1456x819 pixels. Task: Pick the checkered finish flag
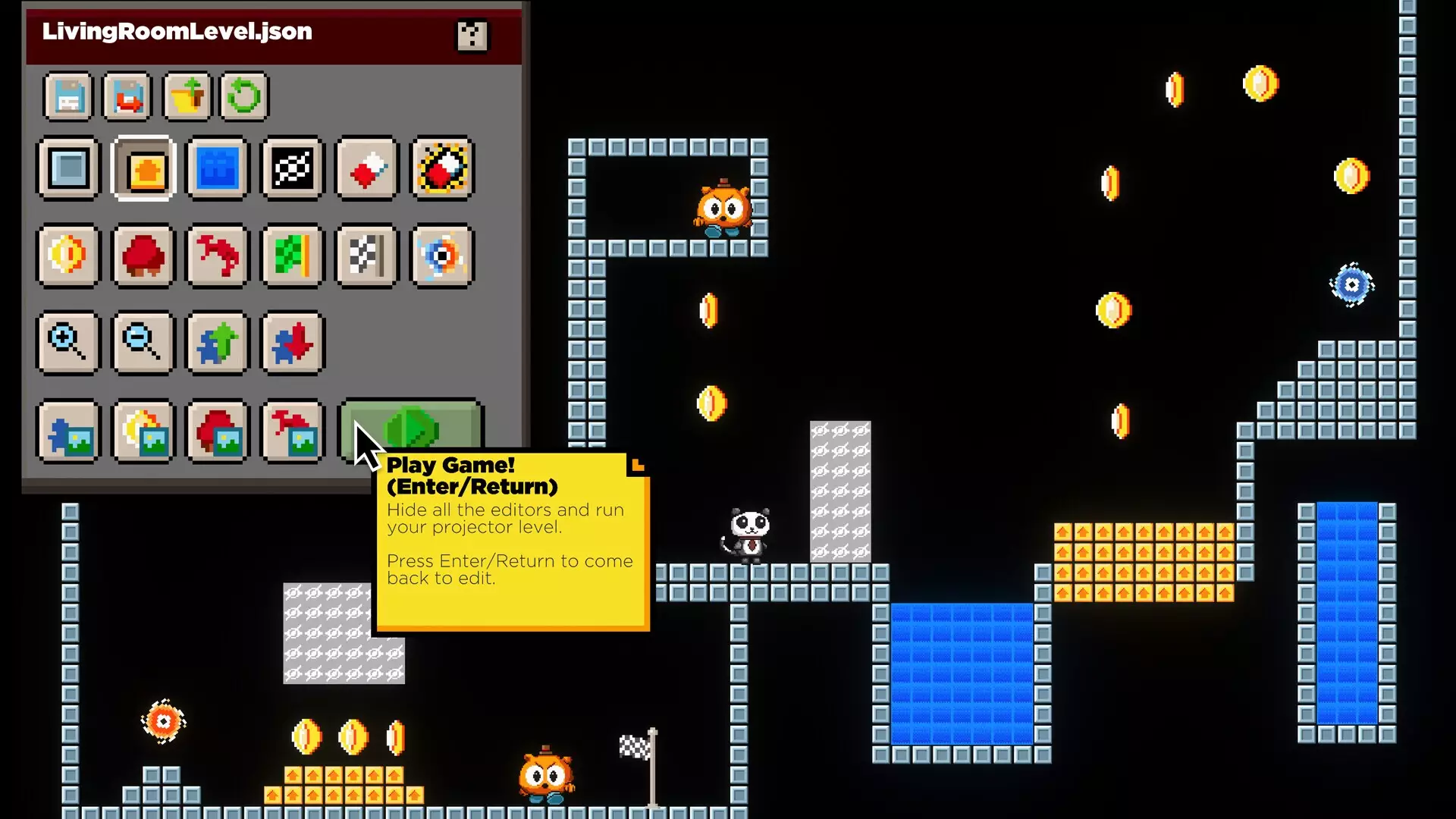[x=366, y=256]
